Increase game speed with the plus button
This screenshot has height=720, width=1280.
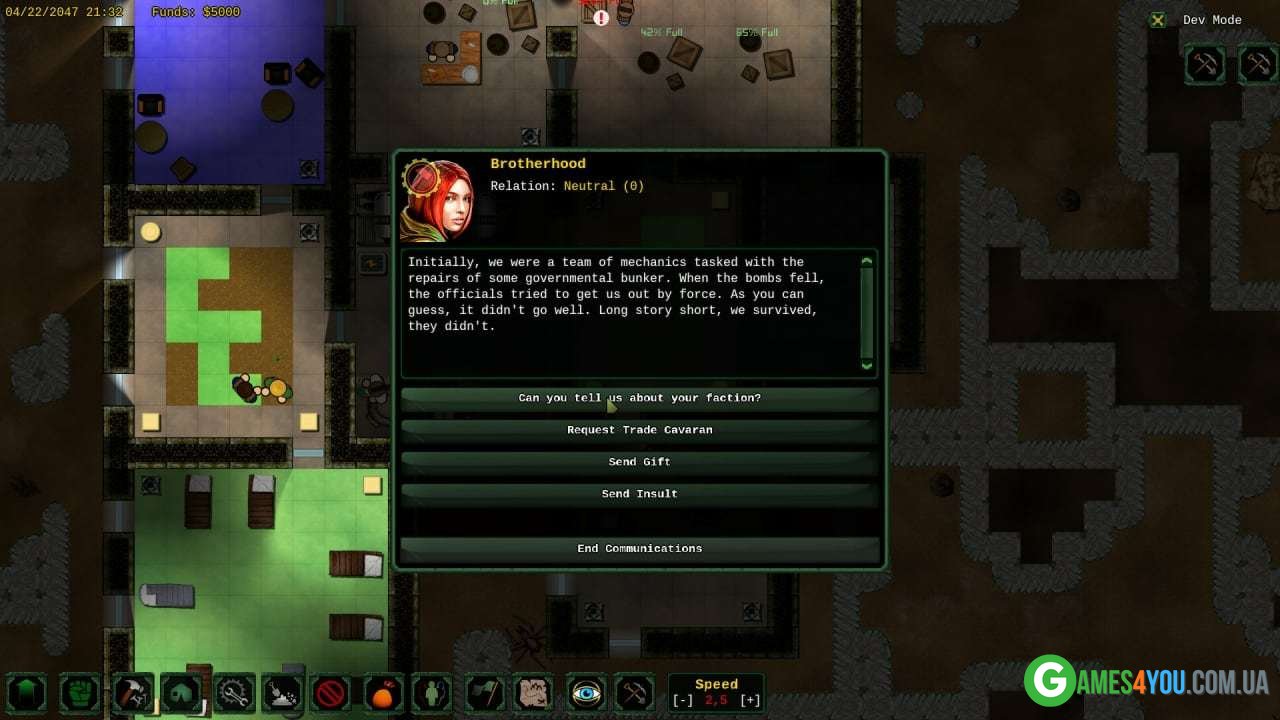(750, 700)
